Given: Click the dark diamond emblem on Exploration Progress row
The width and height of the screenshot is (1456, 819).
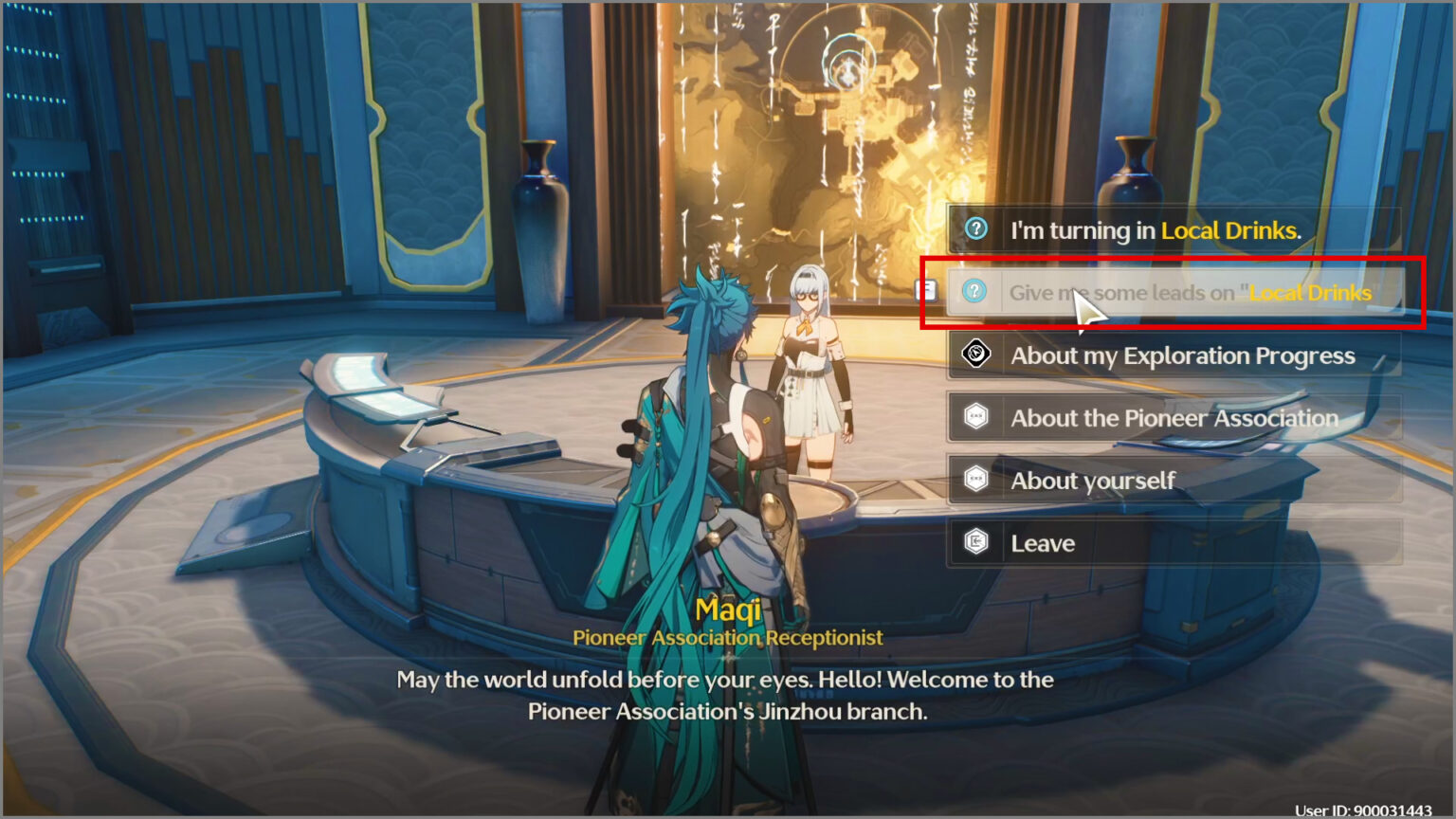Looking at the screenshot, I should coord(974,355).
